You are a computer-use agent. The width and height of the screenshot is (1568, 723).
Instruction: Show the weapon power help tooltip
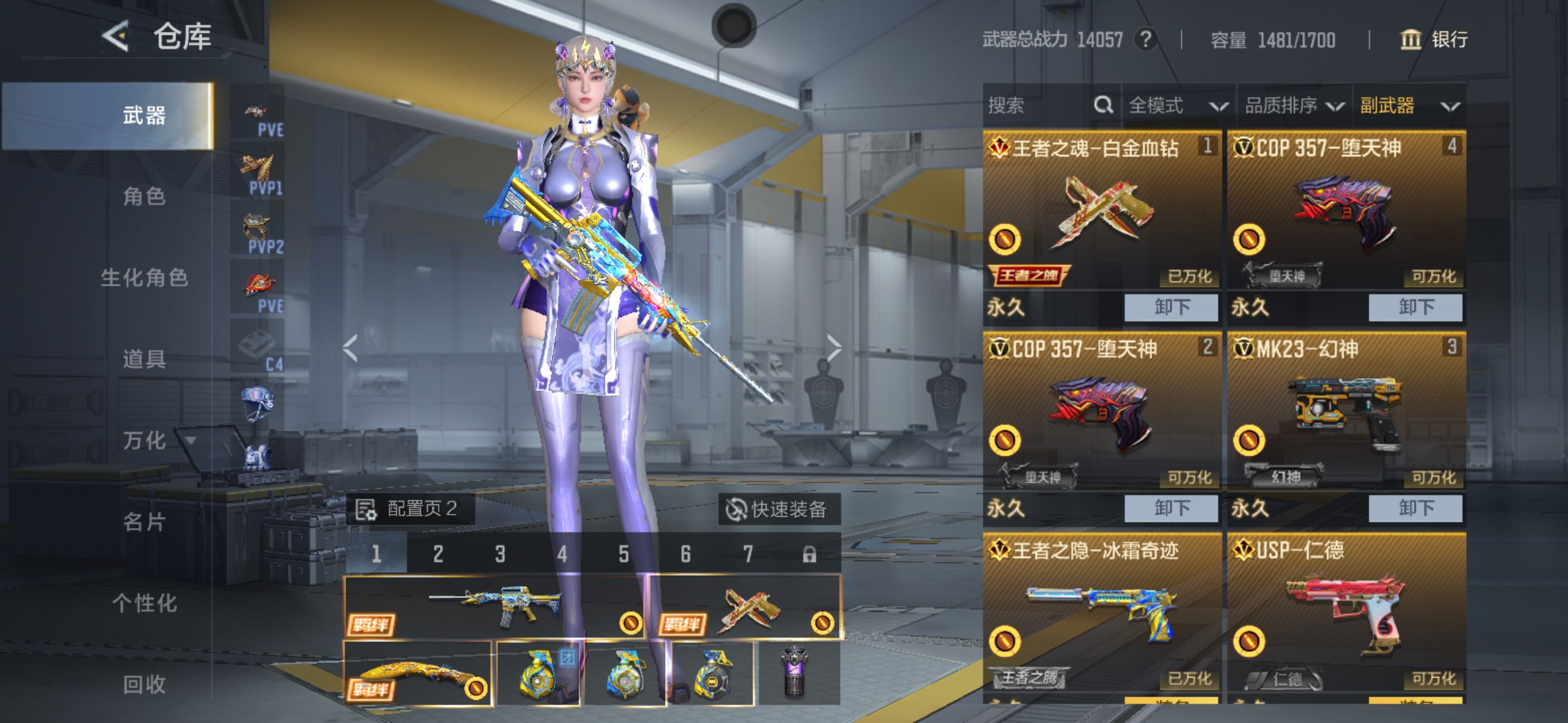(1144, 40)
